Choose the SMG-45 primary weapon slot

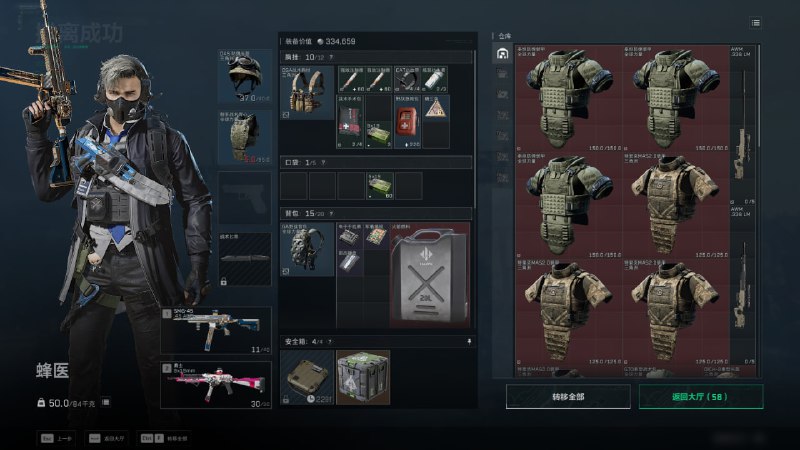pos(216,330)
